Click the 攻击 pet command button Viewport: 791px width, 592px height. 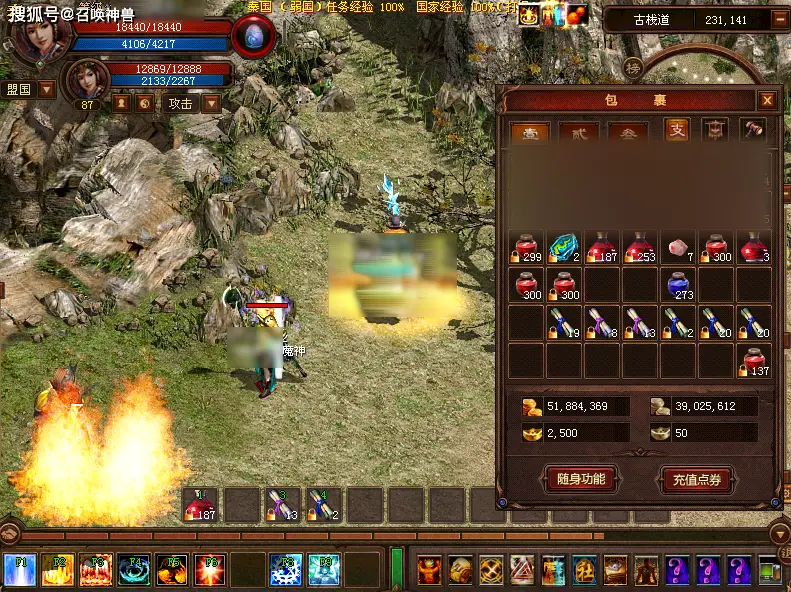point(180,103)
